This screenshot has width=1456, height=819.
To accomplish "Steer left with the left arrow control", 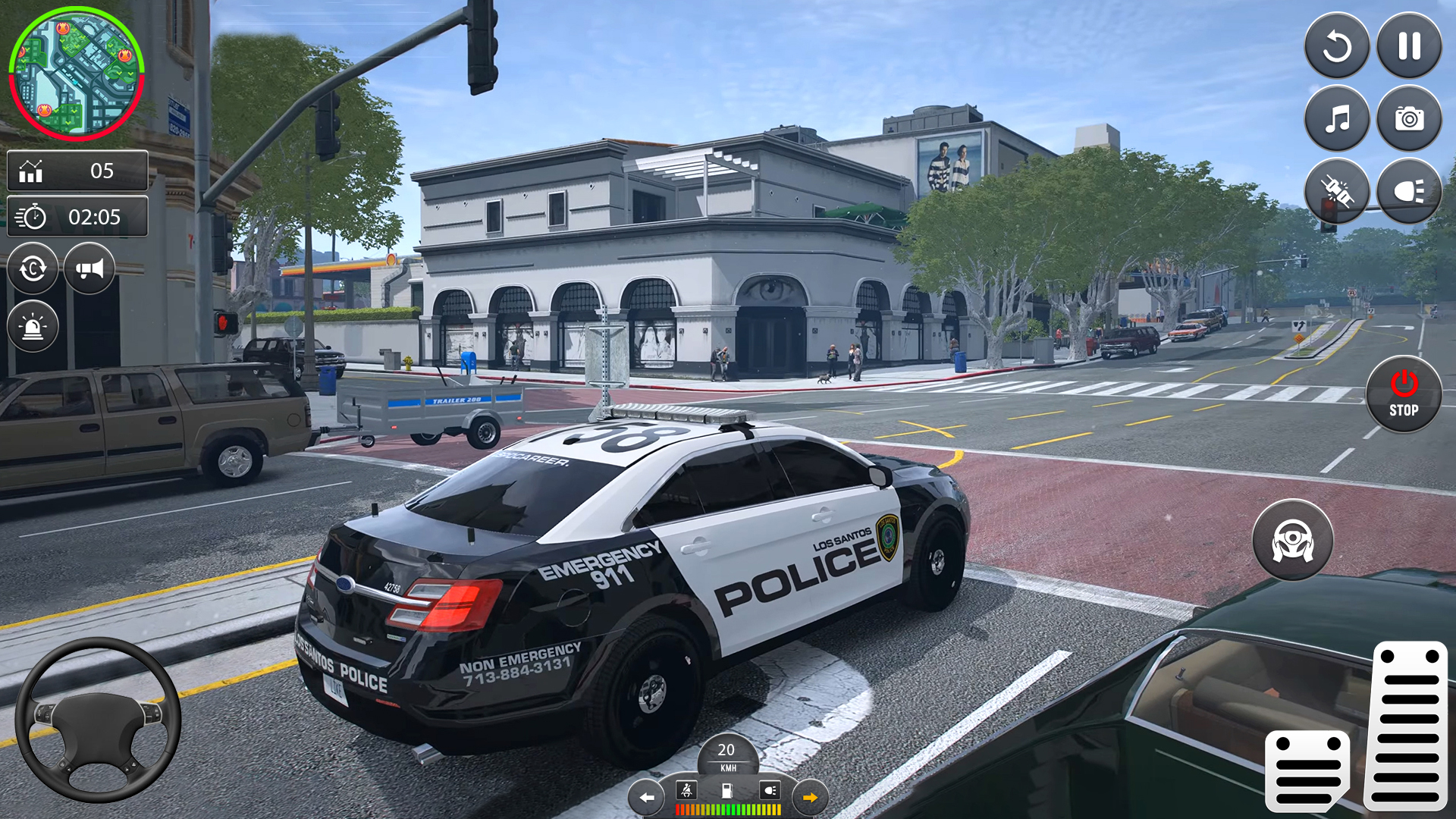I will point(645,797).
